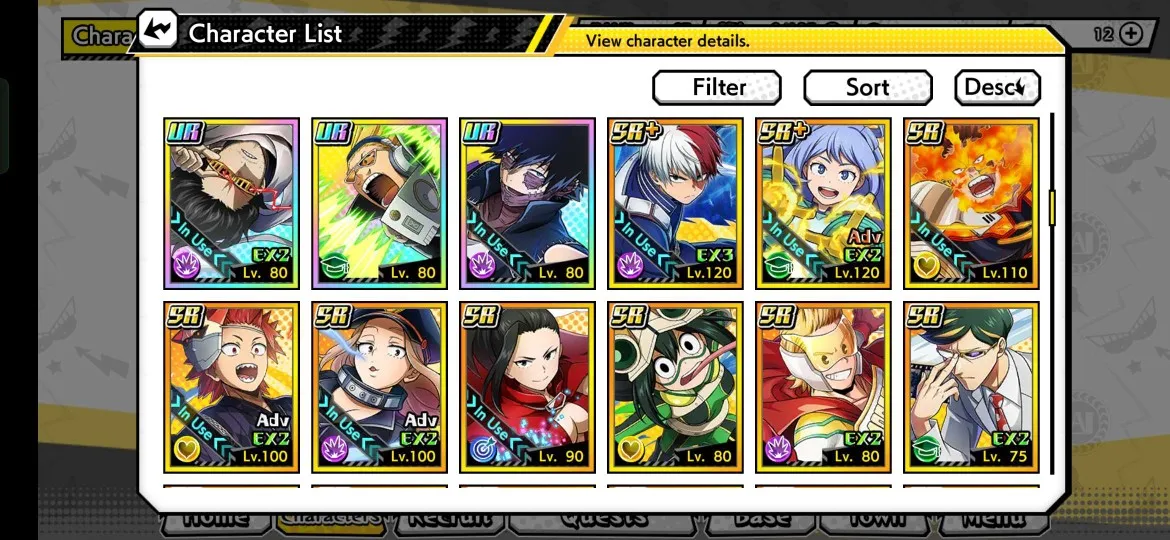View the Sir Nighteye card with glasses

coord(971,387)
